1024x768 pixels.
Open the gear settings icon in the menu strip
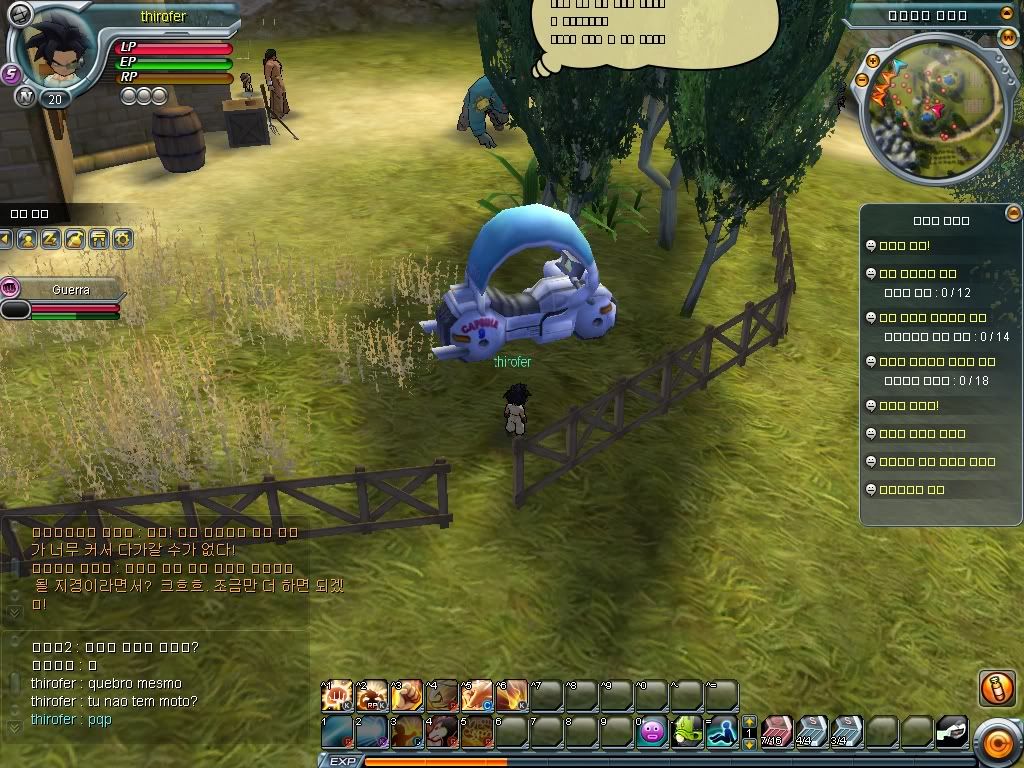pyautogui.click(x=122, y=238)
